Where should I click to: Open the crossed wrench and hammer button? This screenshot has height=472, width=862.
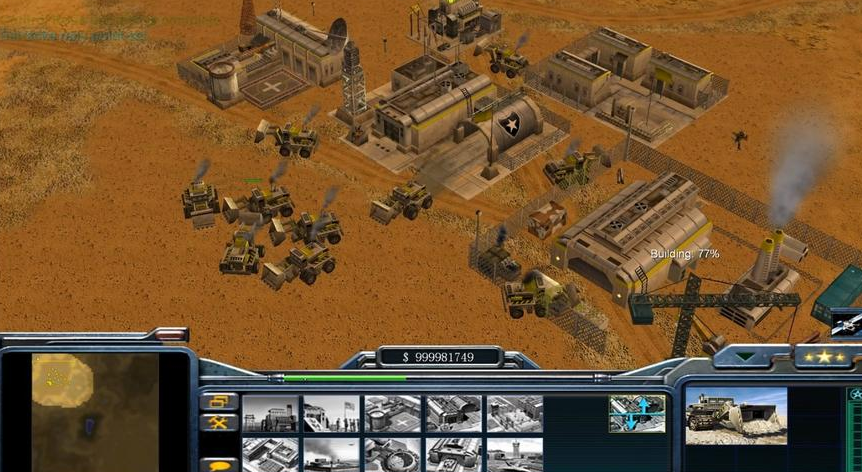[218, 423]
